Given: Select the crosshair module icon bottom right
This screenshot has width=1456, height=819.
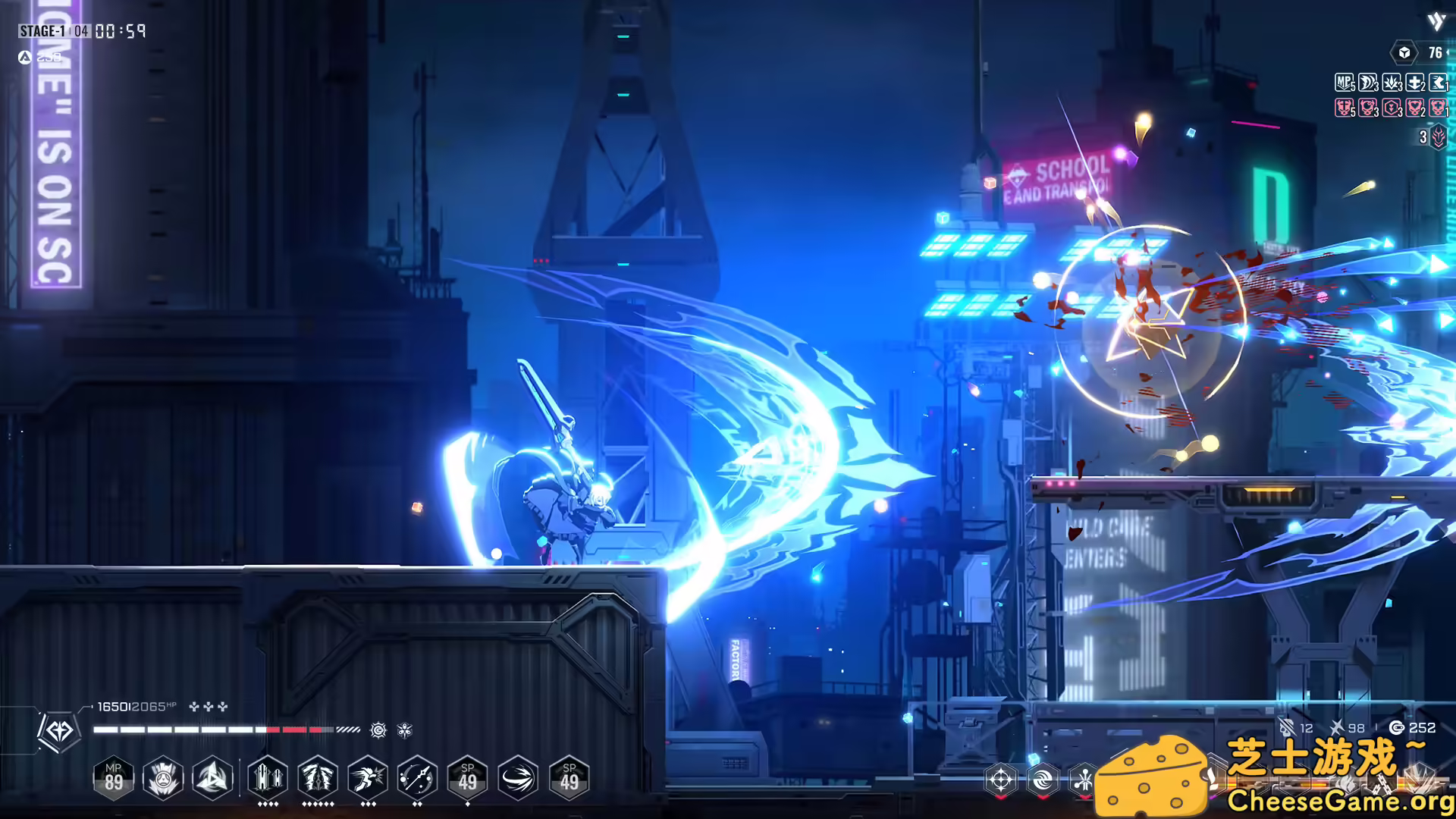Looking at the screenshot, I should tap(1001, 778).
